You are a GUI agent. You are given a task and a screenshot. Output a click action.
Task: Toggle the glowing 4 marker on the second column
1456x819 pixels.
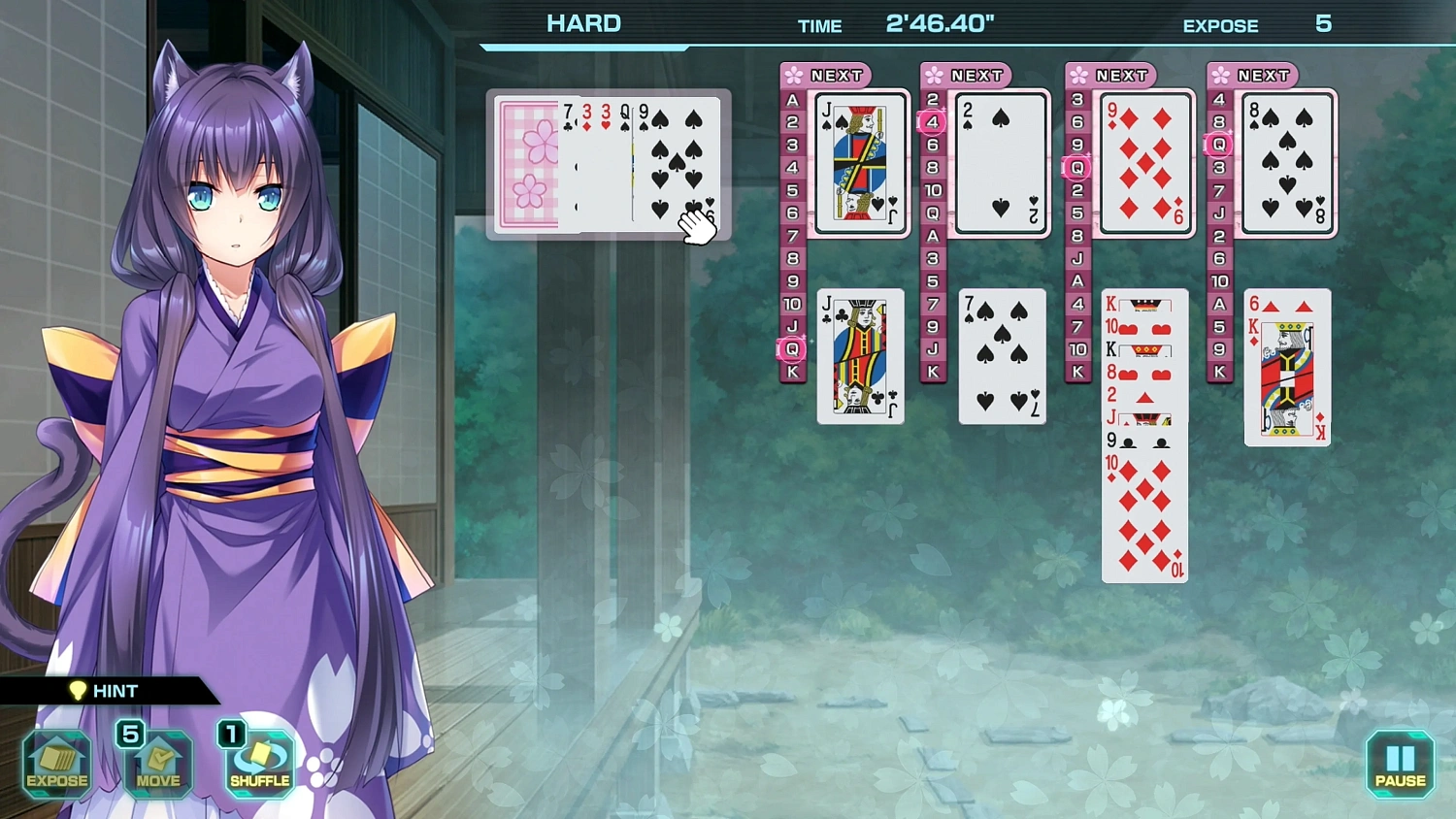[x=933, y=121]
